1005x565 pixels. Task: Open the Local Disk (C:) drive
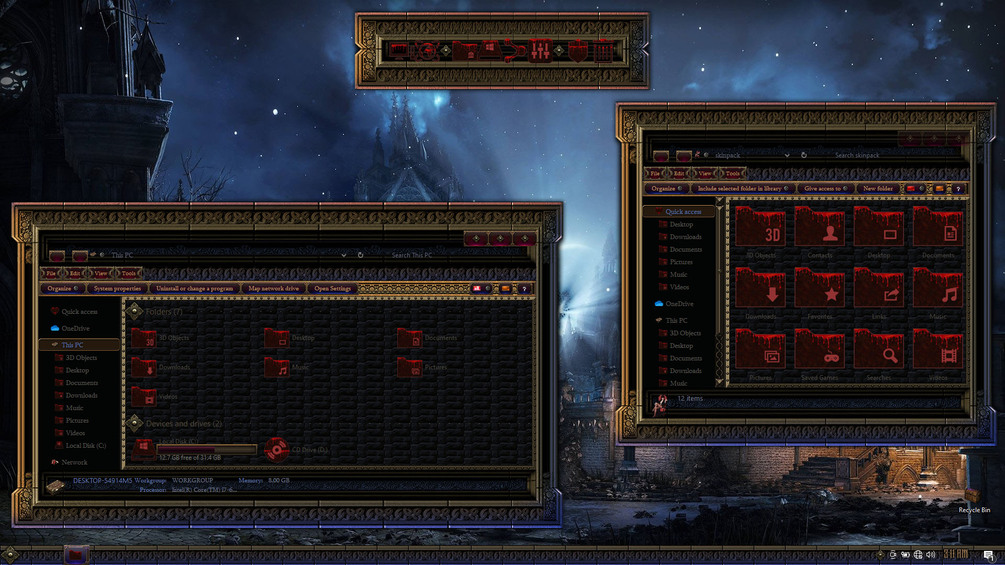(x=145, y=448)
